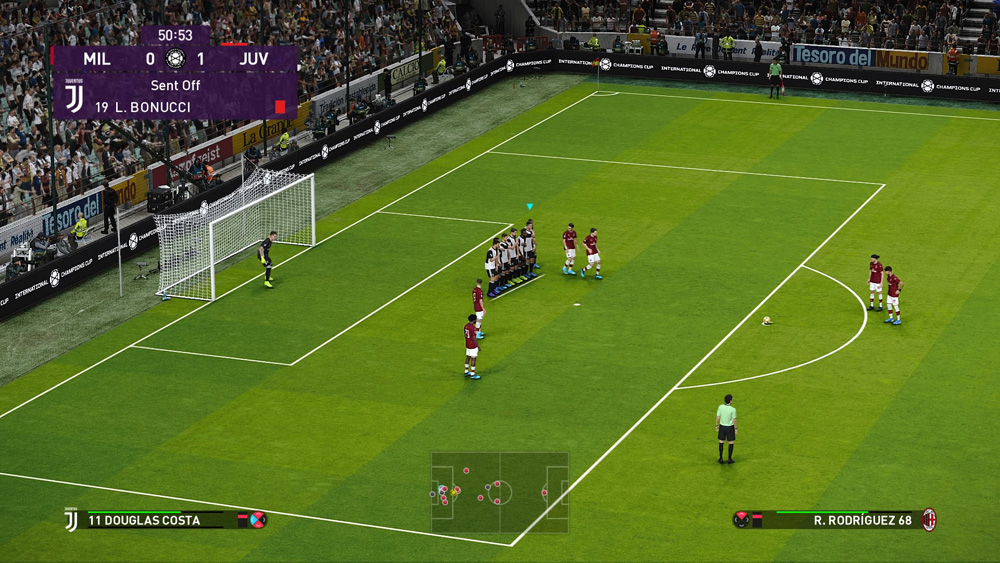Select the R. Rodríguez player panel

click(835, 520)
